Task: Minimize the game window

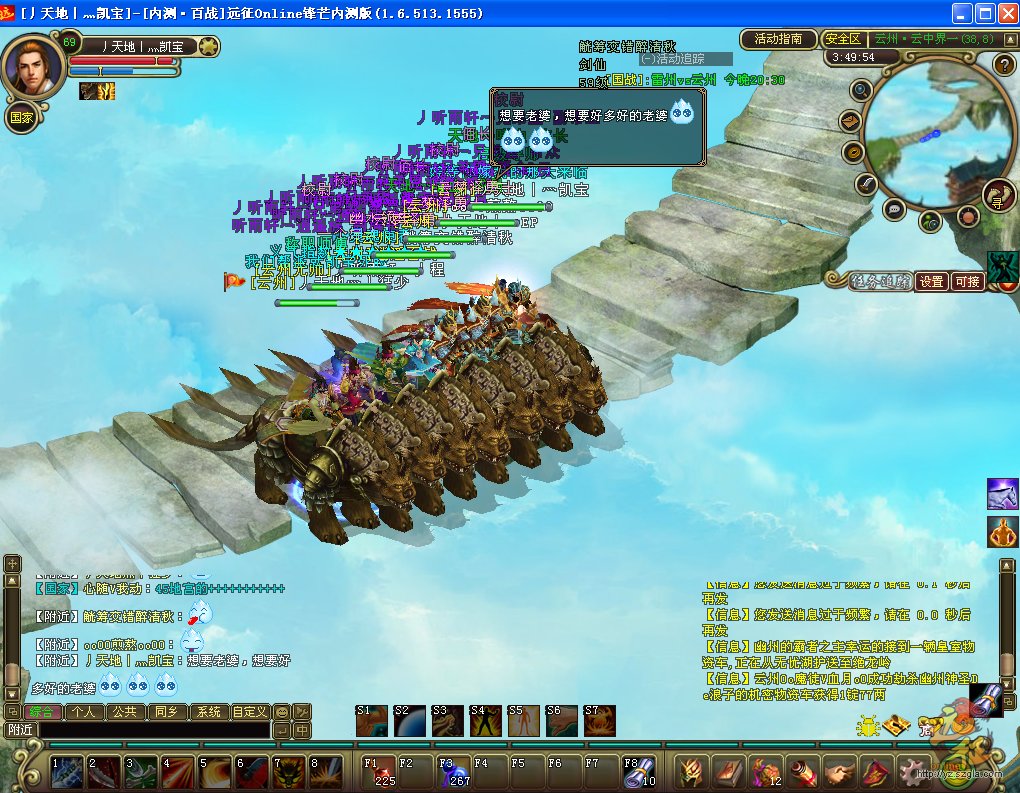Action: (961, 13)
